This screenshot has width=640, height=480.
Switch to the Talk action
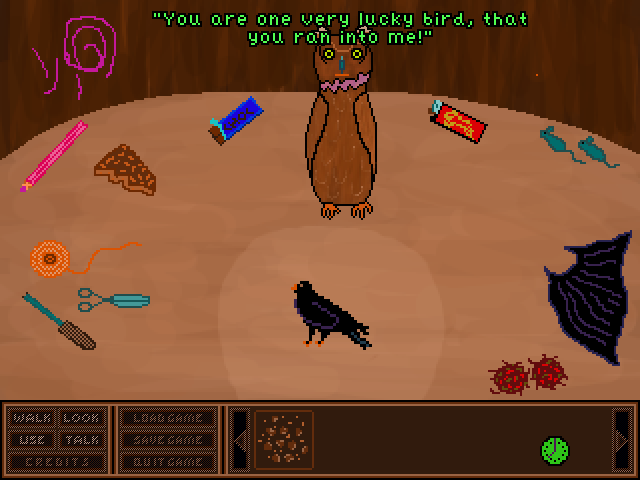(82, 440)
